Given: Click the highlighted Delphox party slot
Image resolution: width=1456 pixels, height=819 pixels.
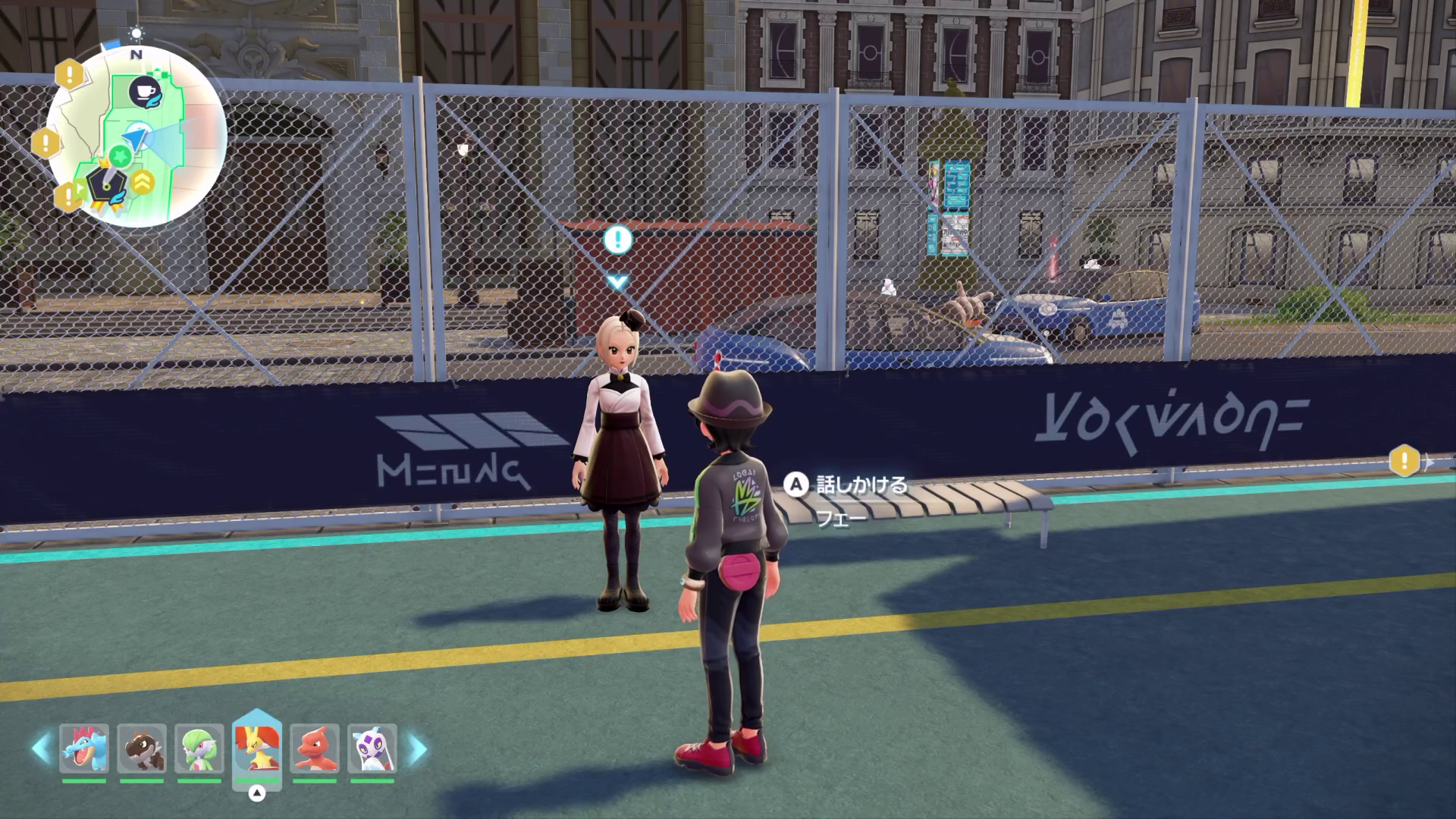Looking at the screenshot, I should coord(257,747).
